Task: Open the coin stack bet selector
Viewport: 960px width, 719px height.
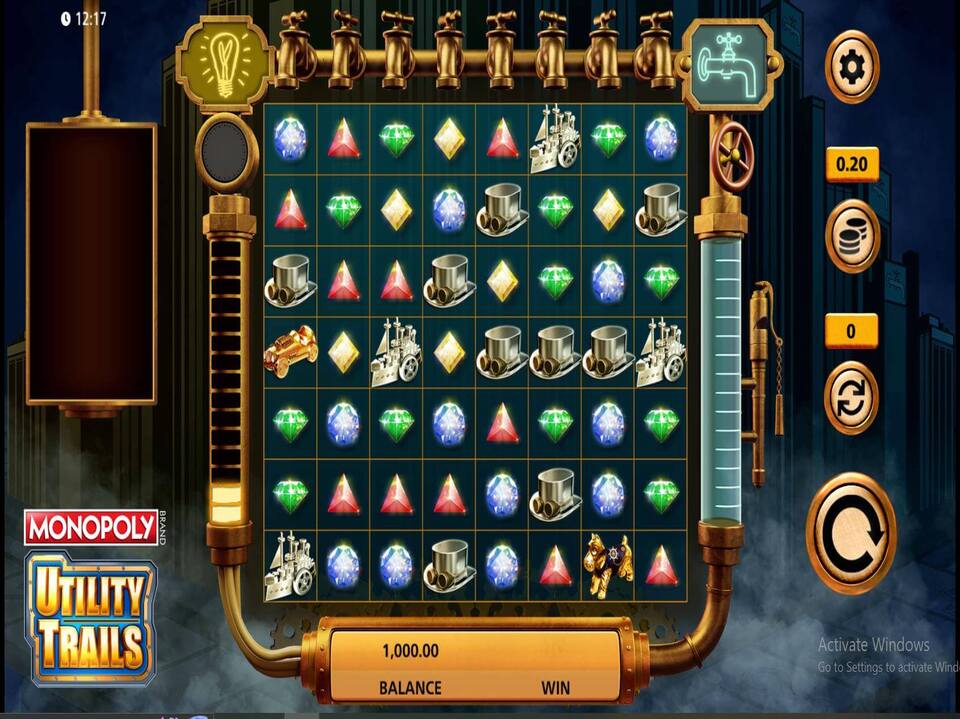Action: [851, 236]
